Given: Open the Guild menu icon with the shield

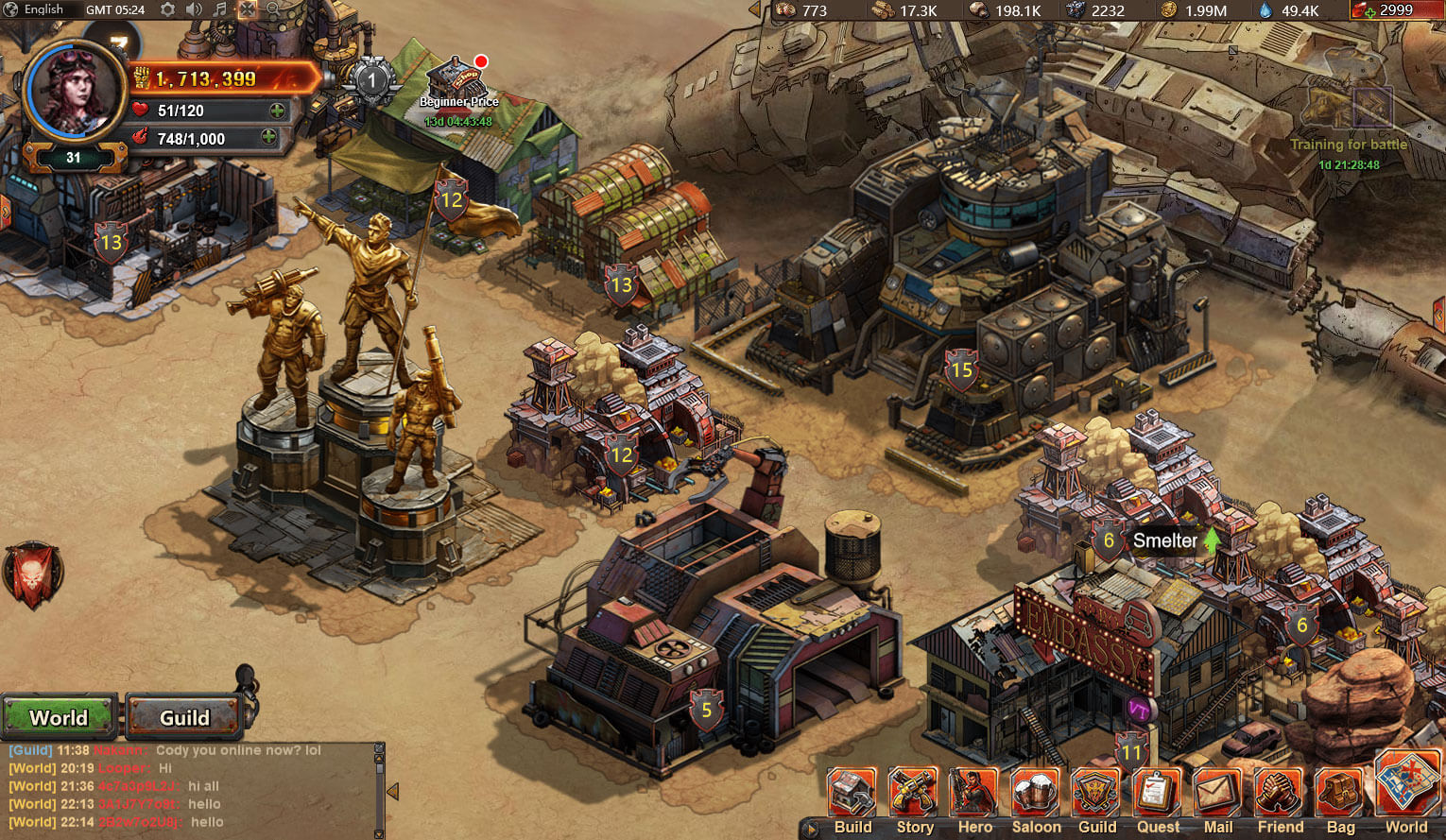Looking at the screenshot, I should click(1096, 794).
